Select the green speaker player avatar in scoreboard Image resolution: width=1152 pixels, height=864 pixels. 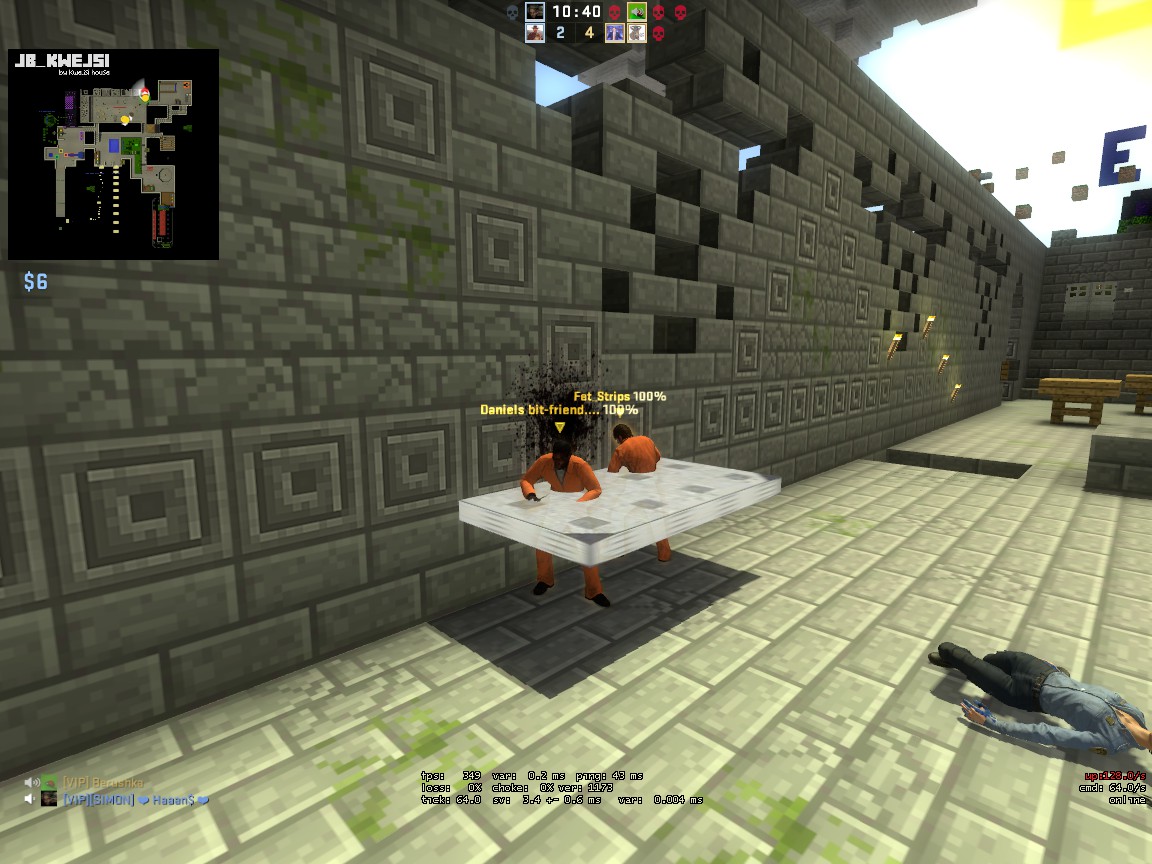click(x=637, y=12)
